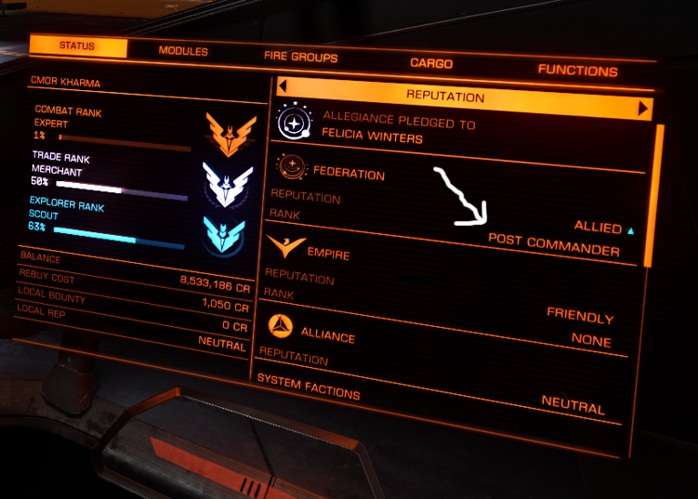Image resolution: width=698 pixels, height=499 pixels.
Task: Click the right arrow beside Reputation header
Action: (x=644, y=107)
